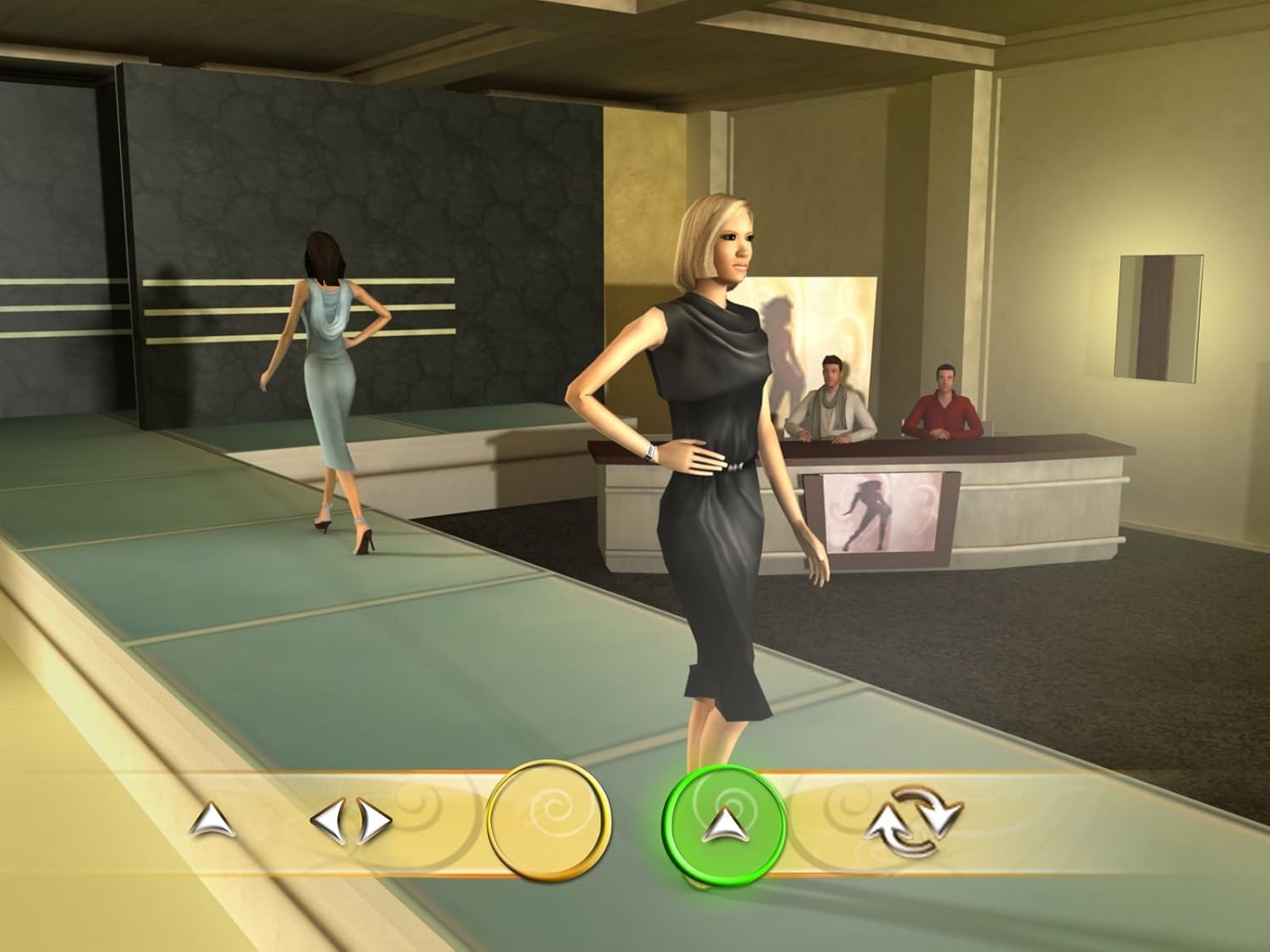Click the judge in the red shirt
Image resolution: width=1270 pixels, height=952 pixels.
pyautogui.click(x=946, y=398)
